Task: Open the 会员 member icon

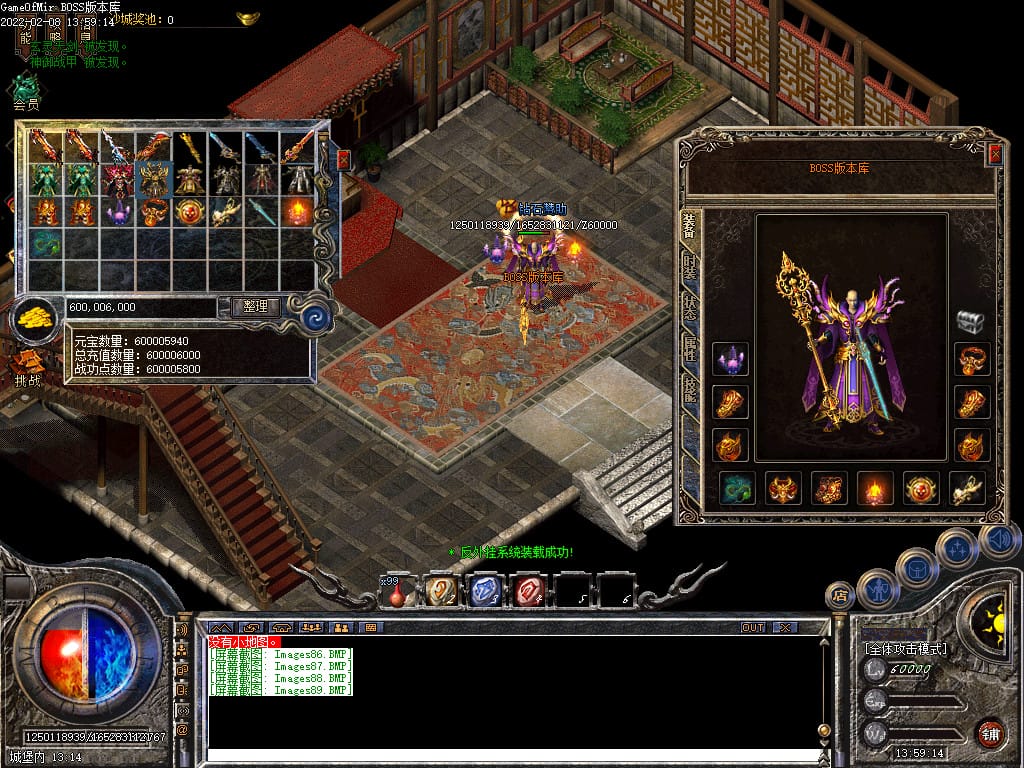Action: pos(26,90)
